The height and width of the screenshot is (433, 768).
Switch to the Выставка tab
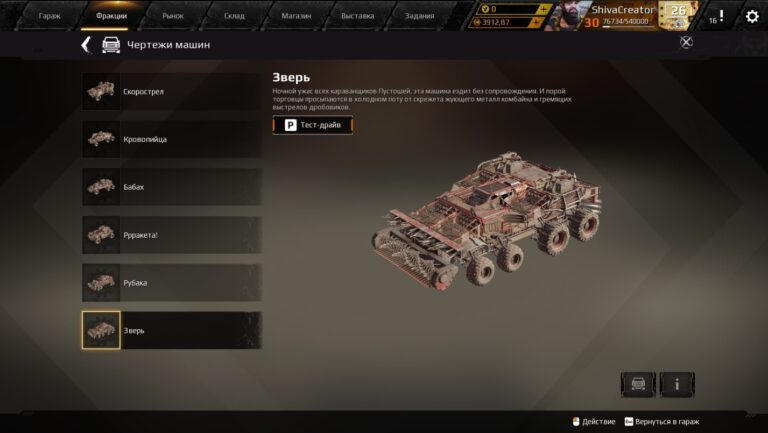(x=357, y=17)
